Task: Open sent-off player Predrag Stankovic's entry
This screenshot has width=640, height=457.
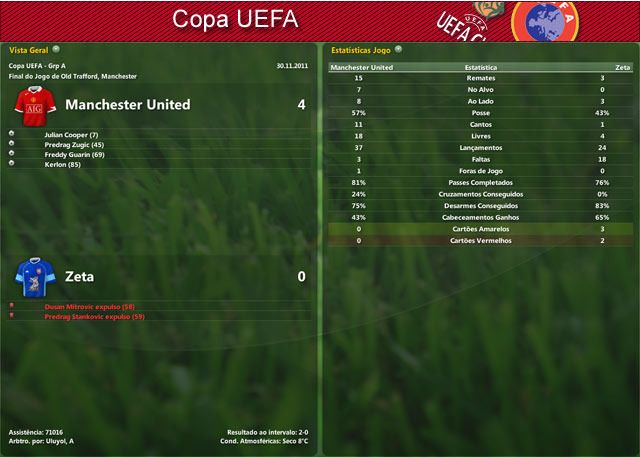Action: [x=94, y=316]
